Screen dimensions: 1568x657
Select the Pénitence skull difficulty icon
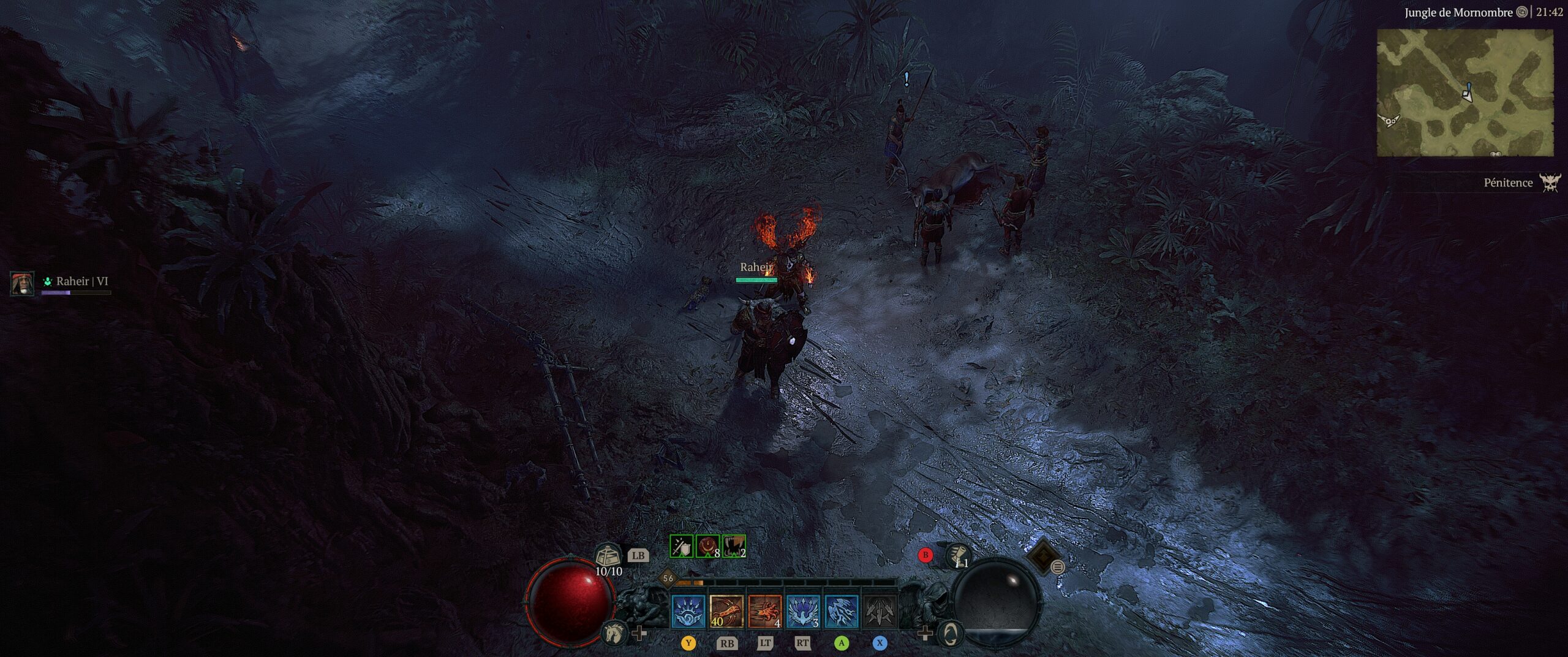pos(1551,182)
